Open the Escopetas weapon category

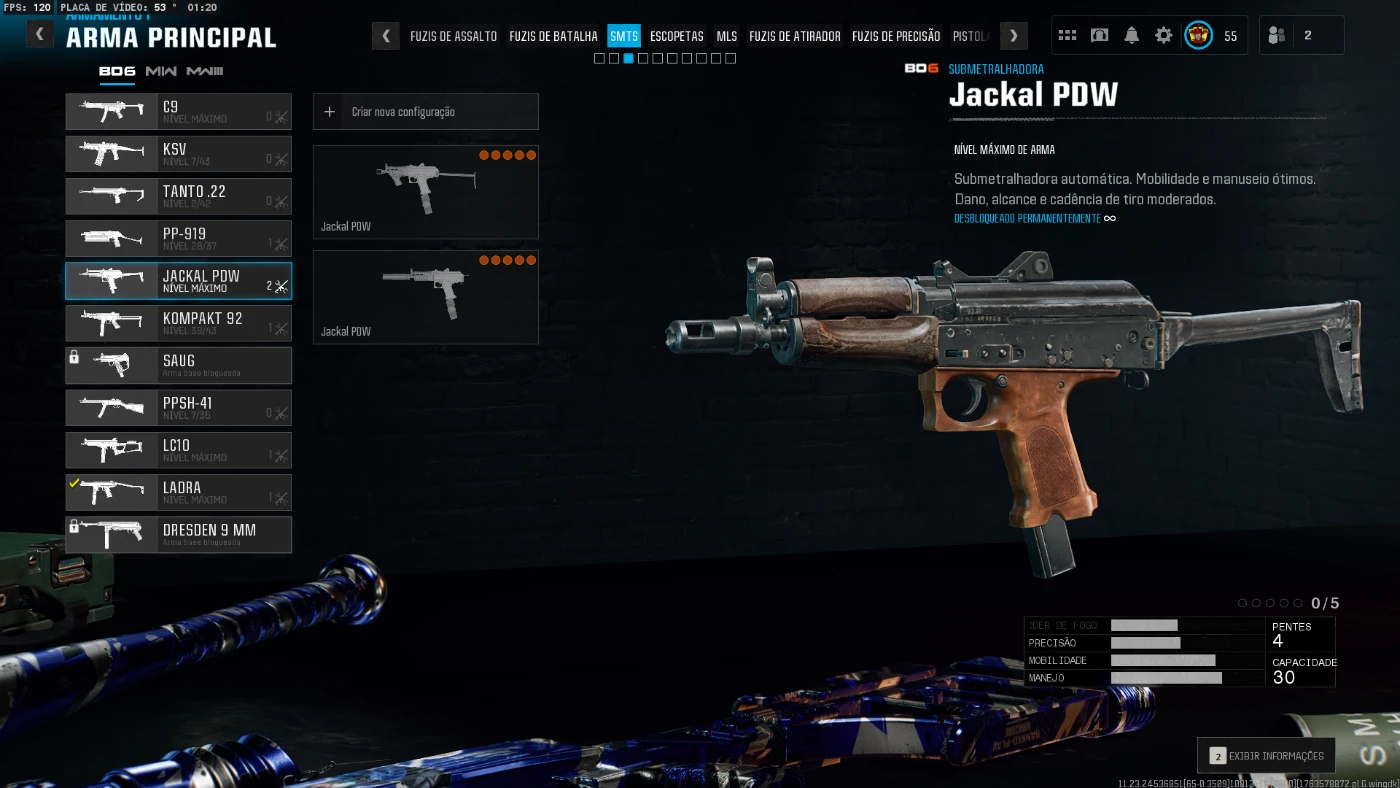click(677, 36)
